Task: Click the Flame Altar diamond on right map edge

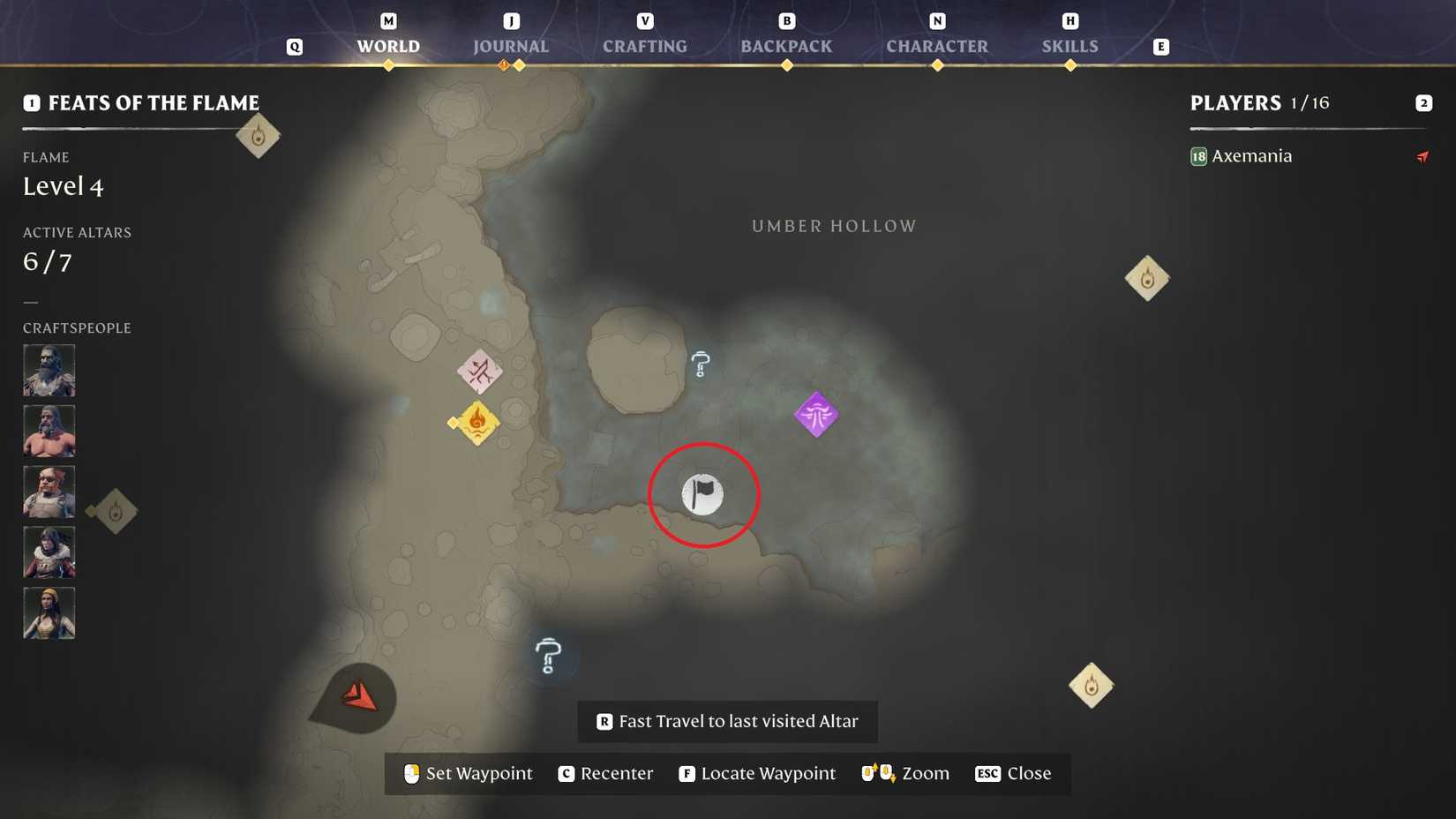Action: point(1146,277)
